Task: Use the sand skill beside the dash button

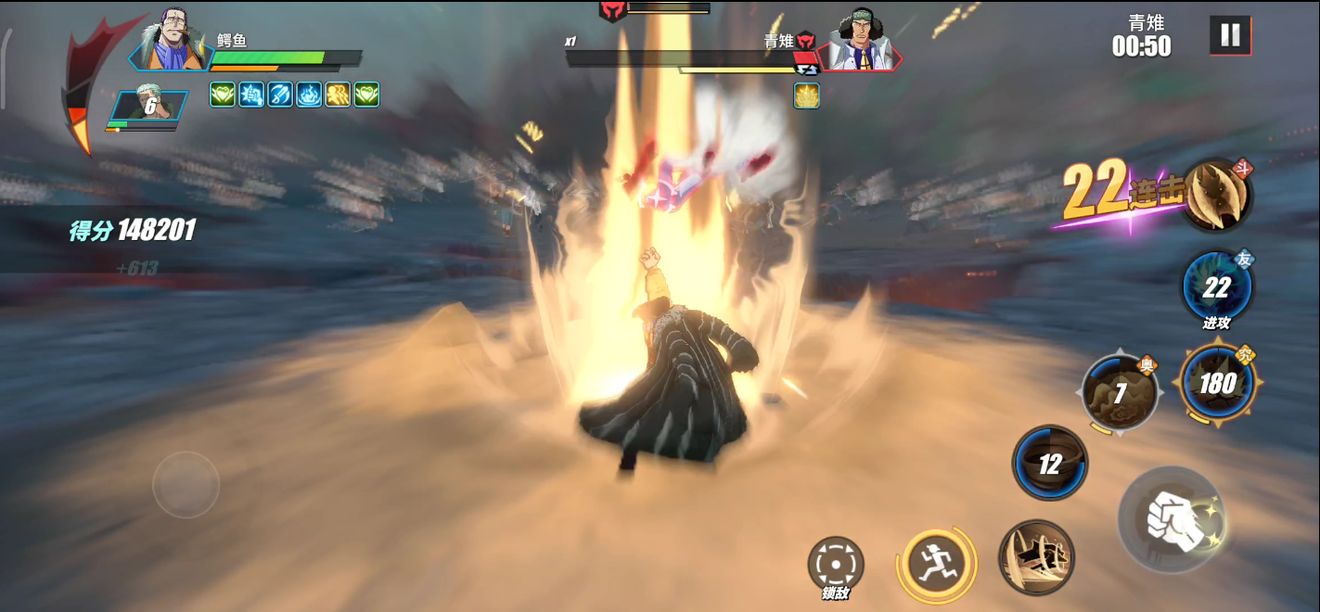Action: coord(1036,557)
